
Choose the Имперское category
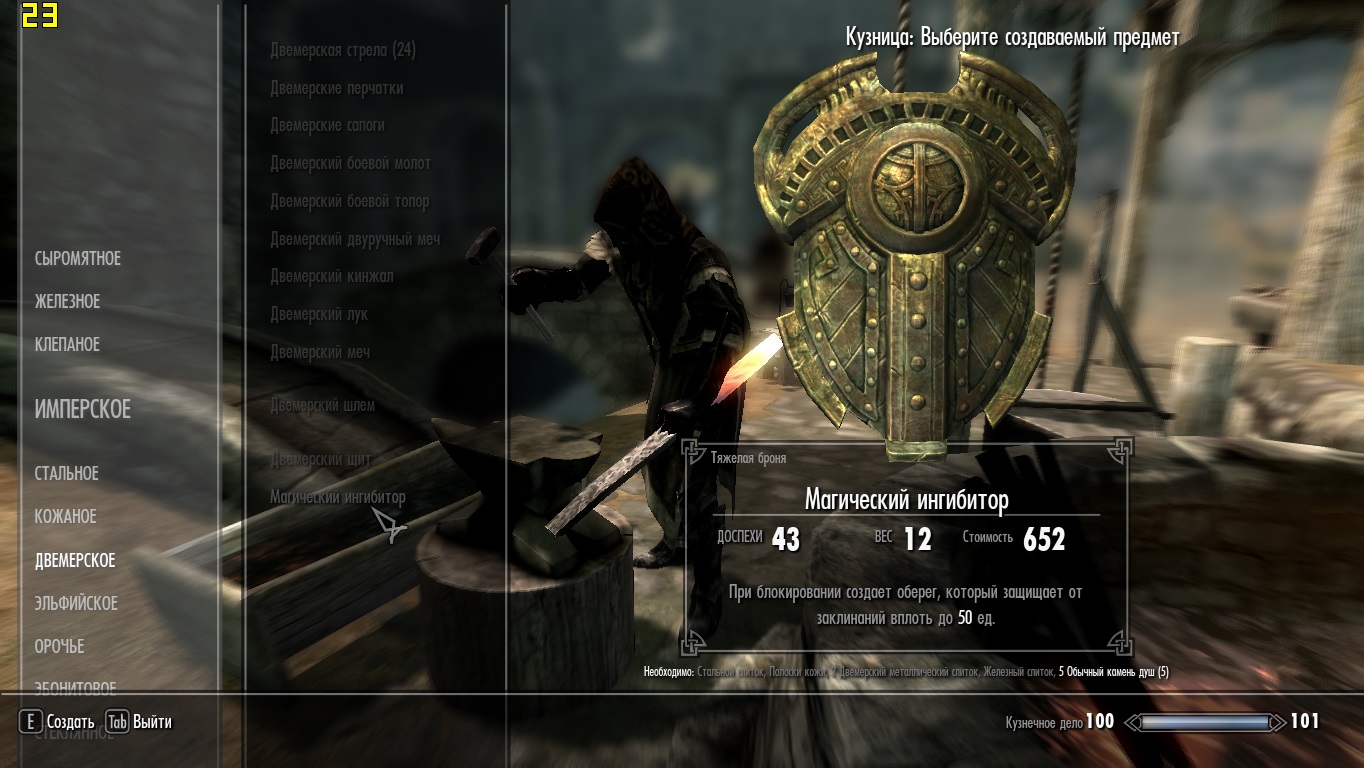(83, 410)
